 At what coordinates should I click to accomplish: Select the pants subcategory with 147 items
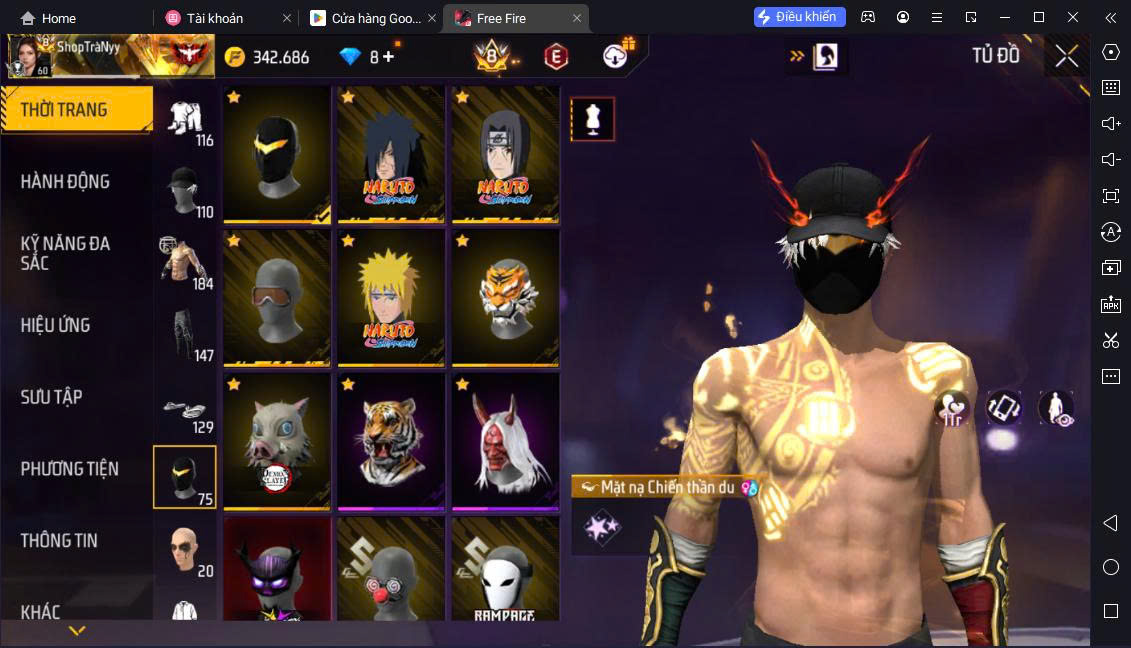point(185,335)
